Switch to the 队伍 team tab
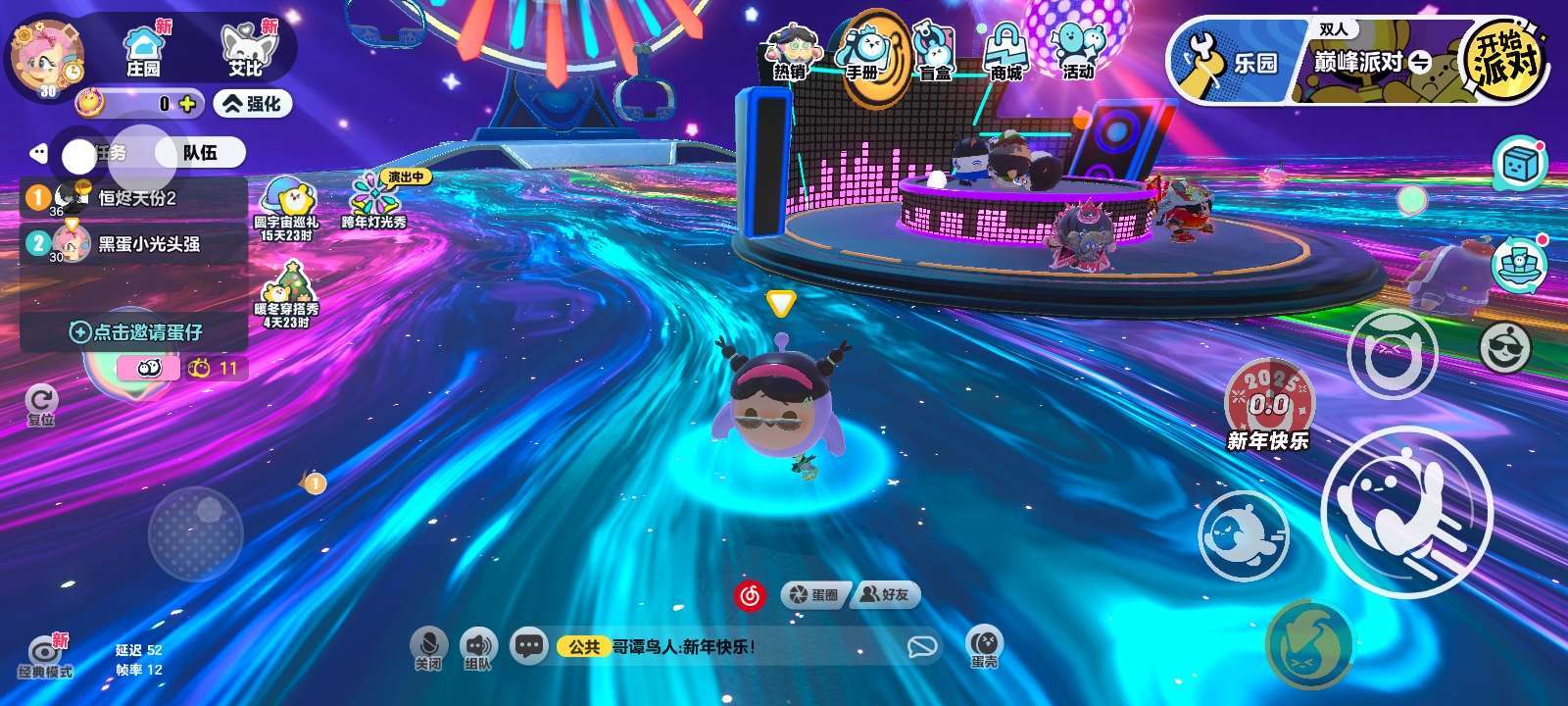 200,153
